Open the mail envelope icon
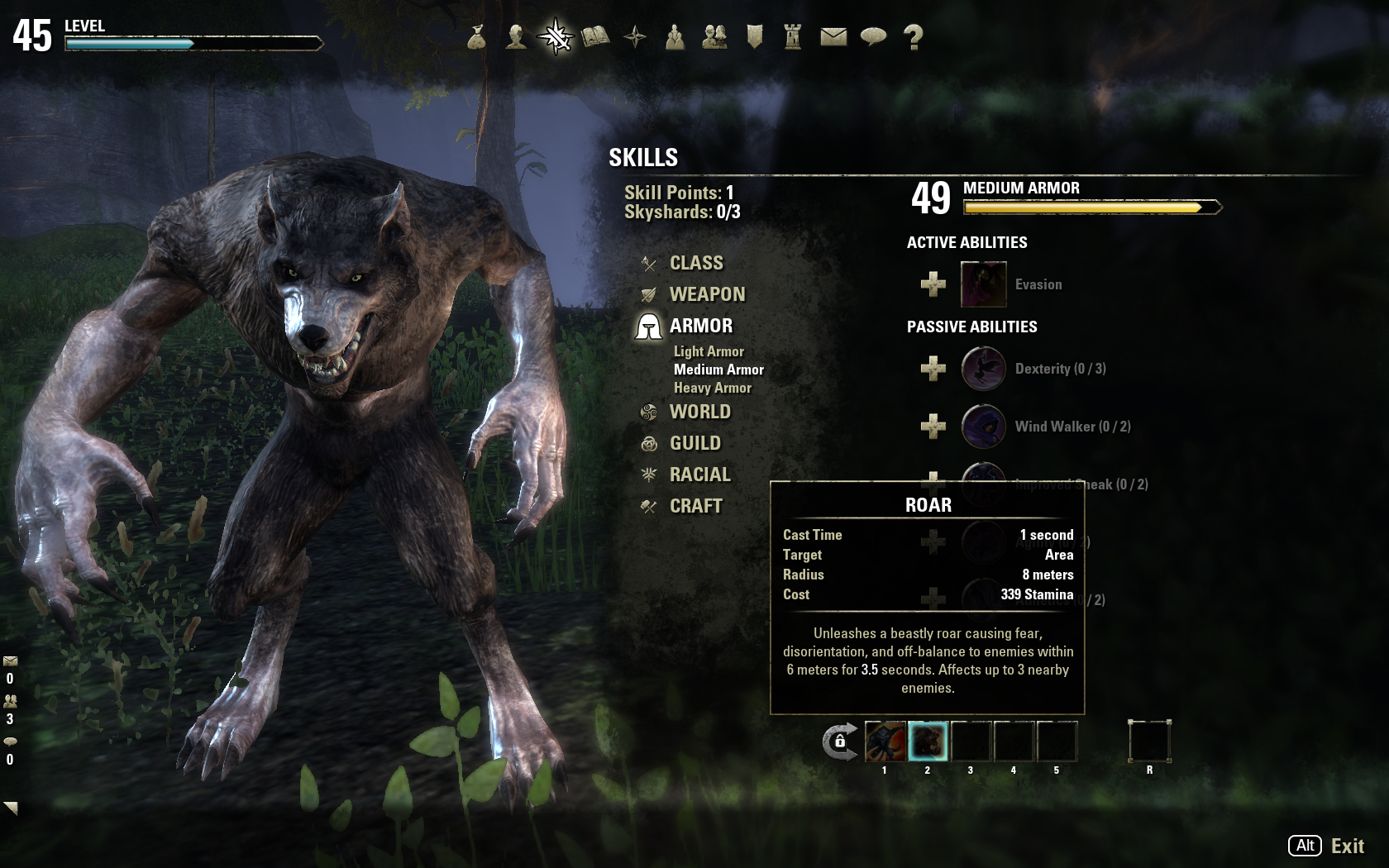Viewport: 1389px width, 868px height. [833, 36]
